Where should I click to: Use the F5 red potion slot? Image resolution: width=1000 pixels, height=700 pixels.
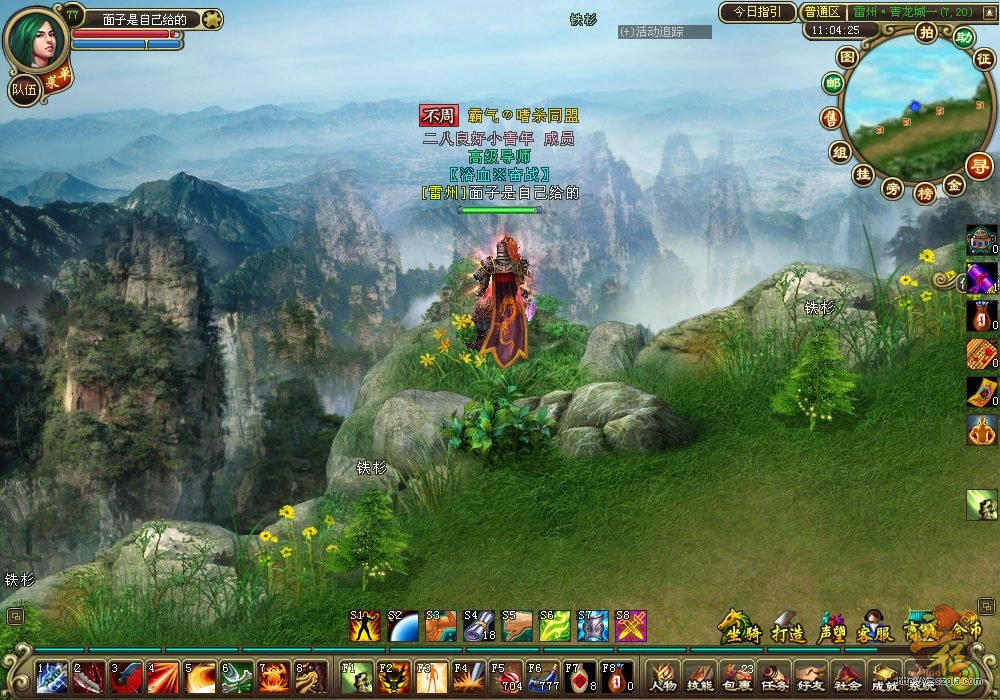tap(507, 677)
